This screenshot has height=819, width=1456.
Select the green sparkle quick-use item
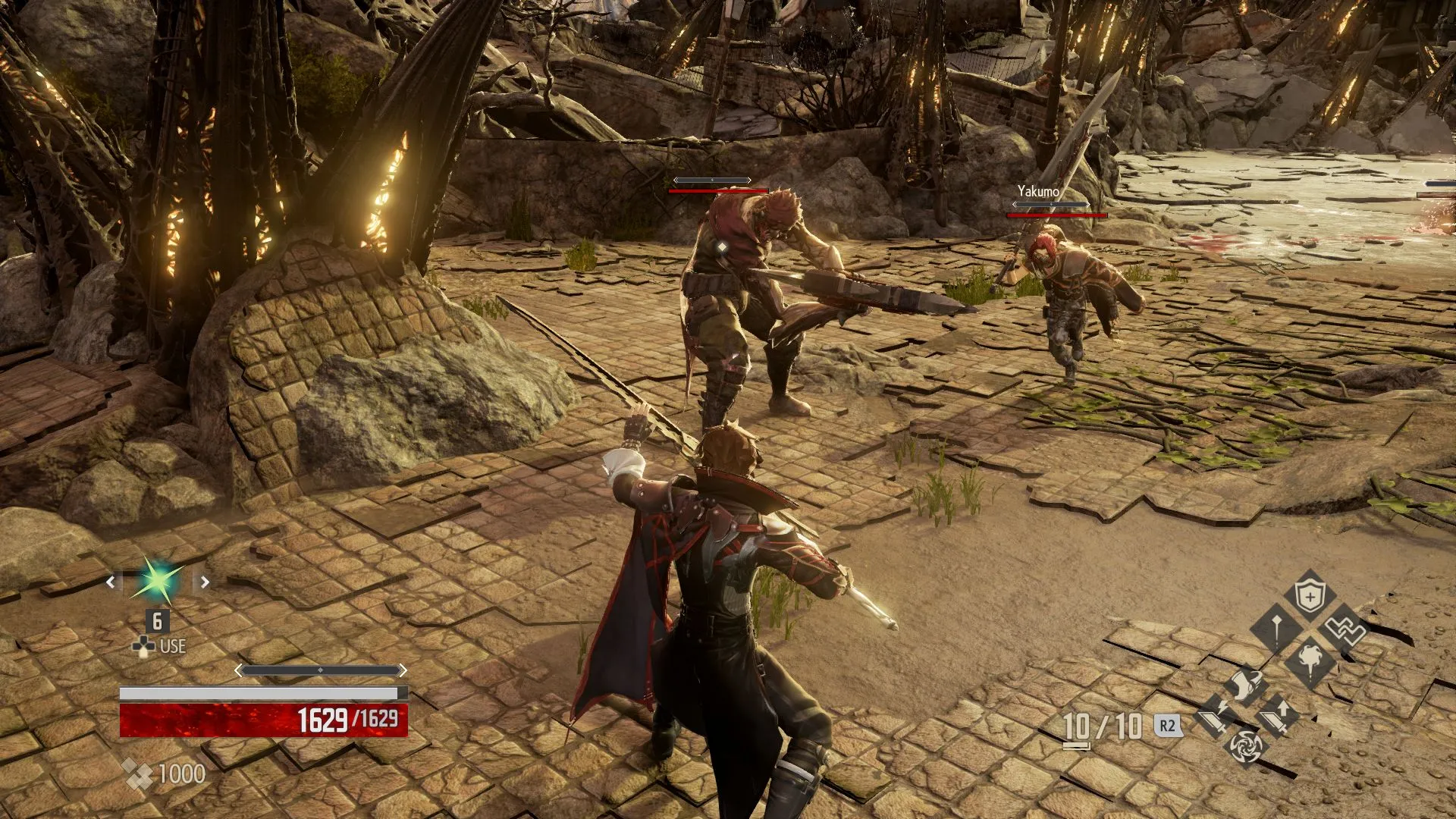158,582
